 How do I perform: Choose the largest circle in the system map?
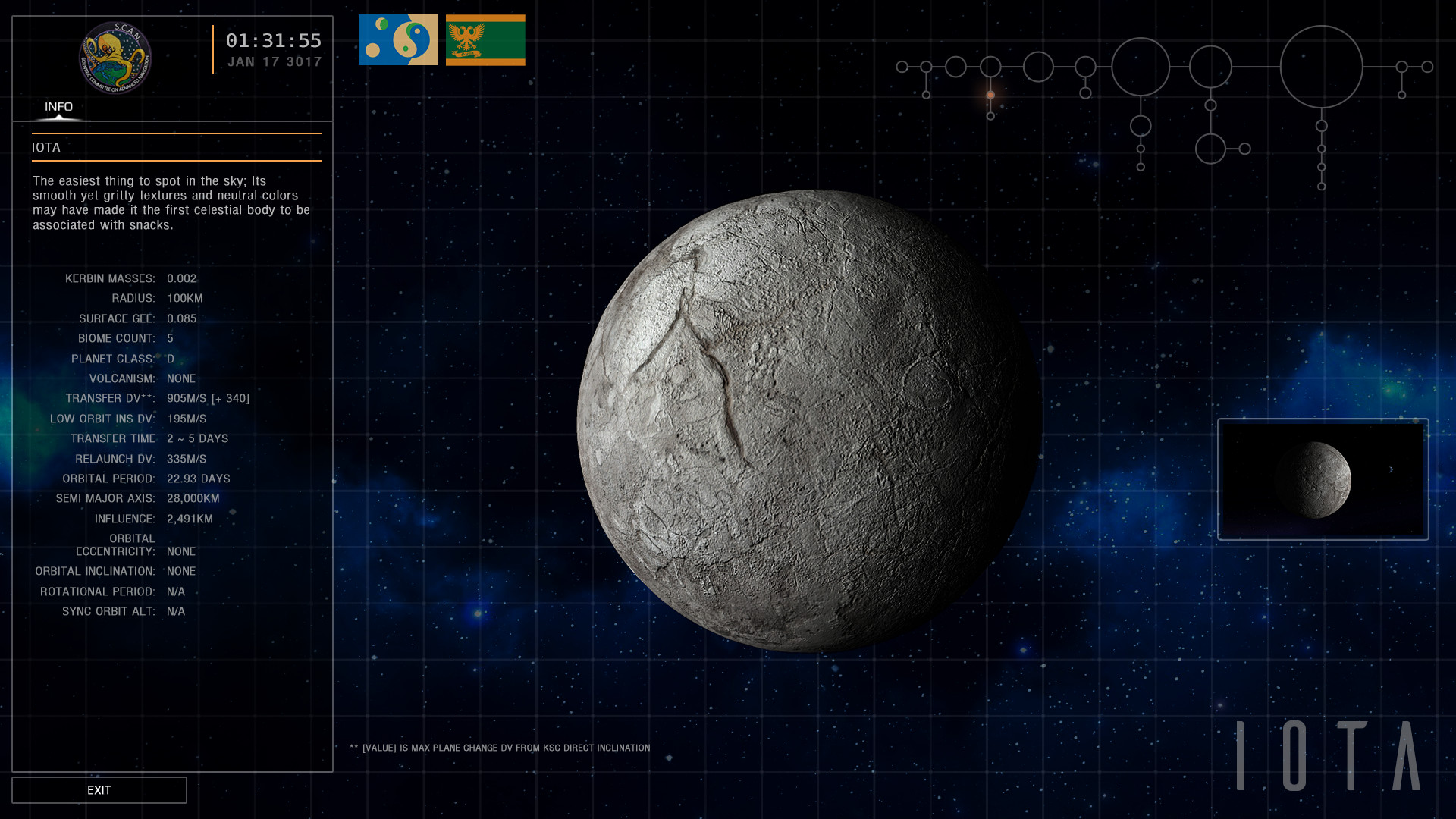1321,67
